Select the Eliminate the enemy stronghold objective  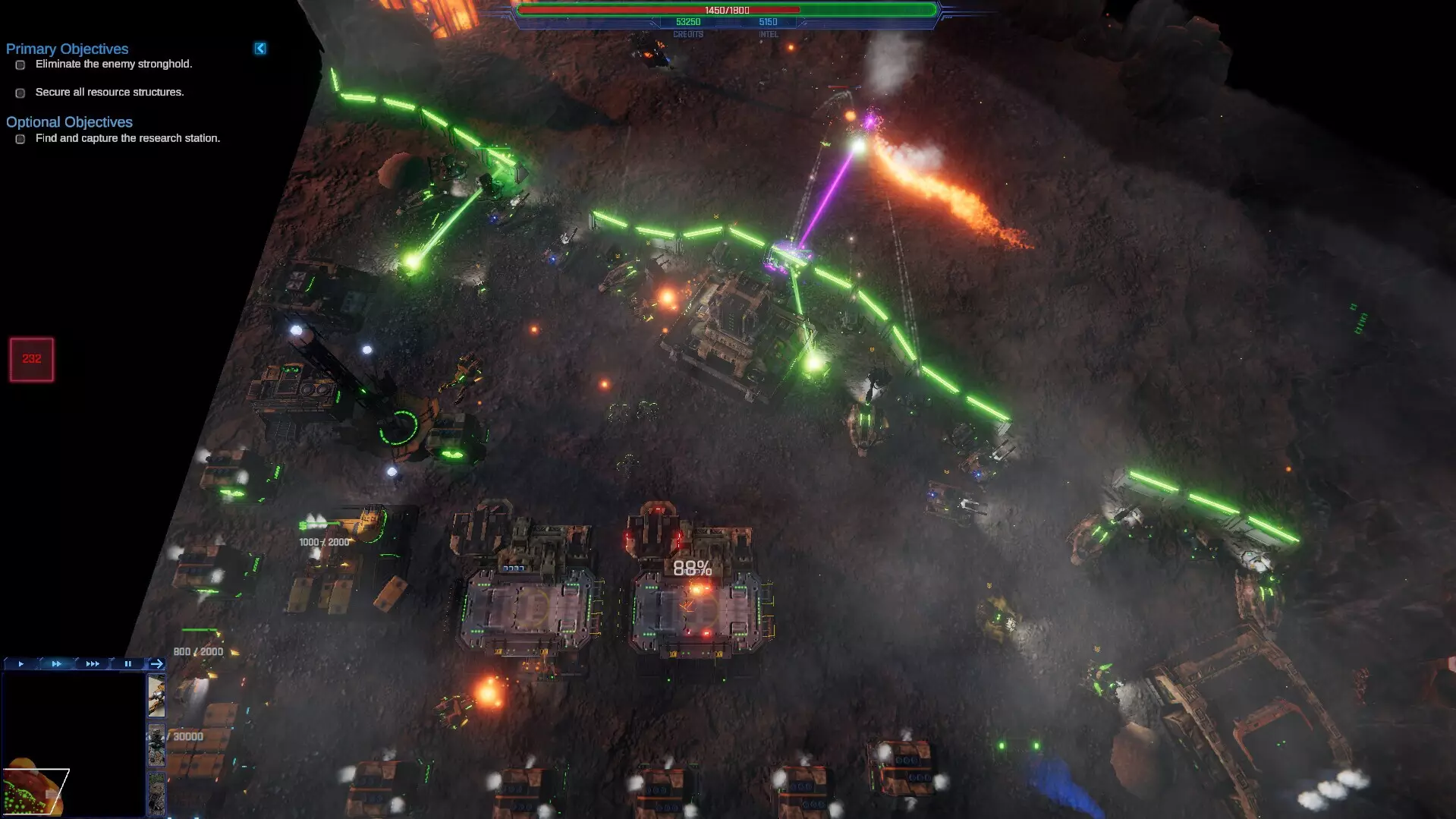click(114, 65)
